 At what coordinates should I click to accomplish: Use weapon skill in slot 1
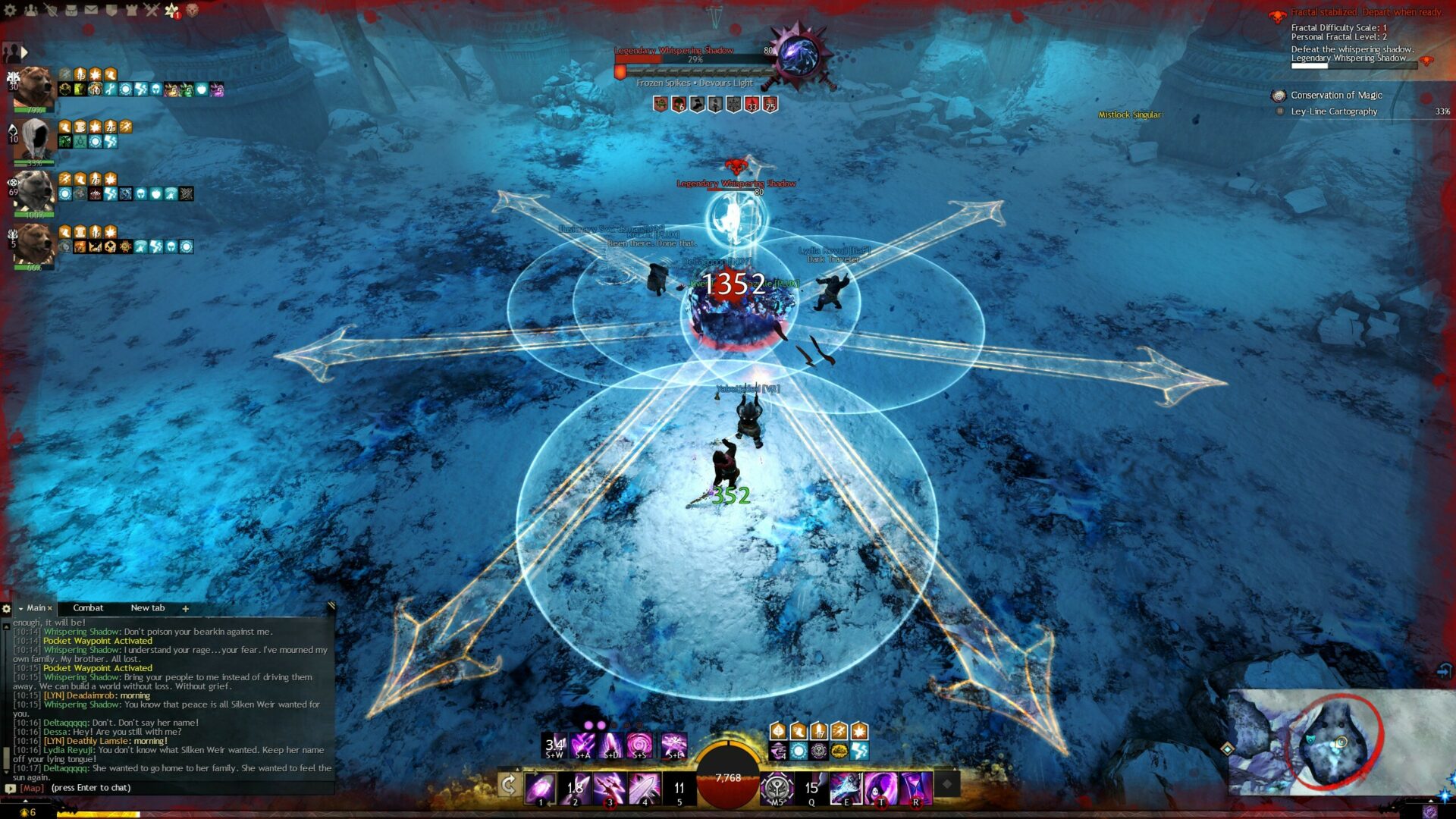[x=541, y=788]
